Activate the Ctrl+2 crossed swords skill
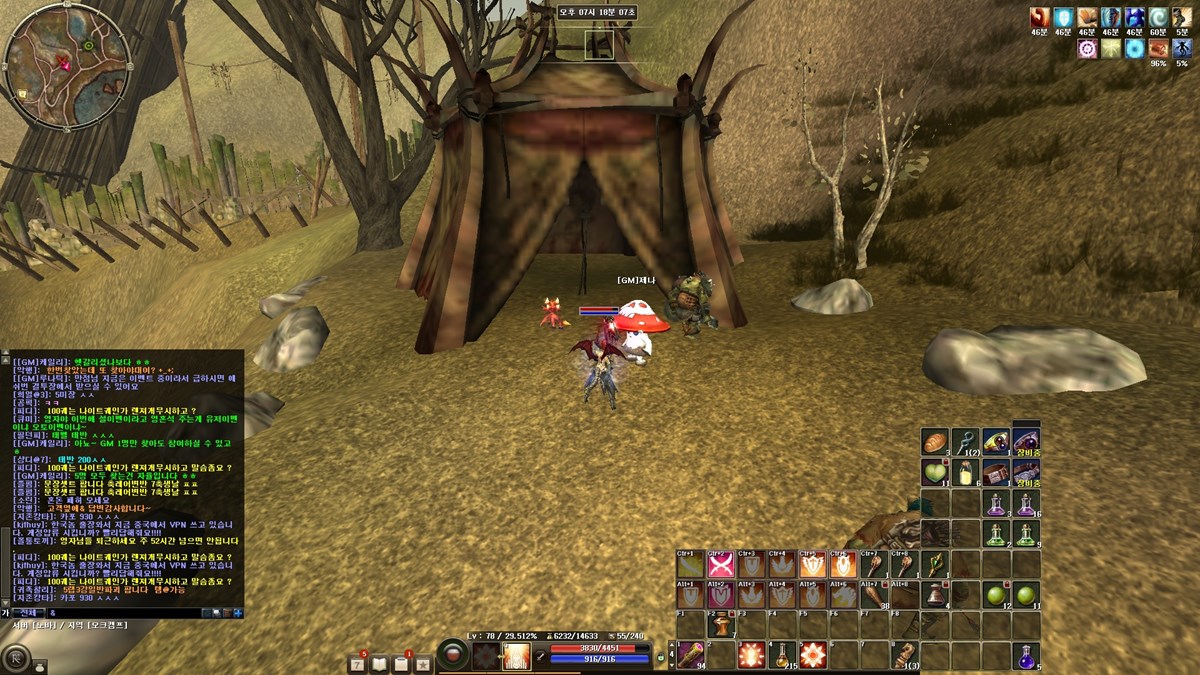The height and width of the screenshot is (675, 1200). (720, 565)
